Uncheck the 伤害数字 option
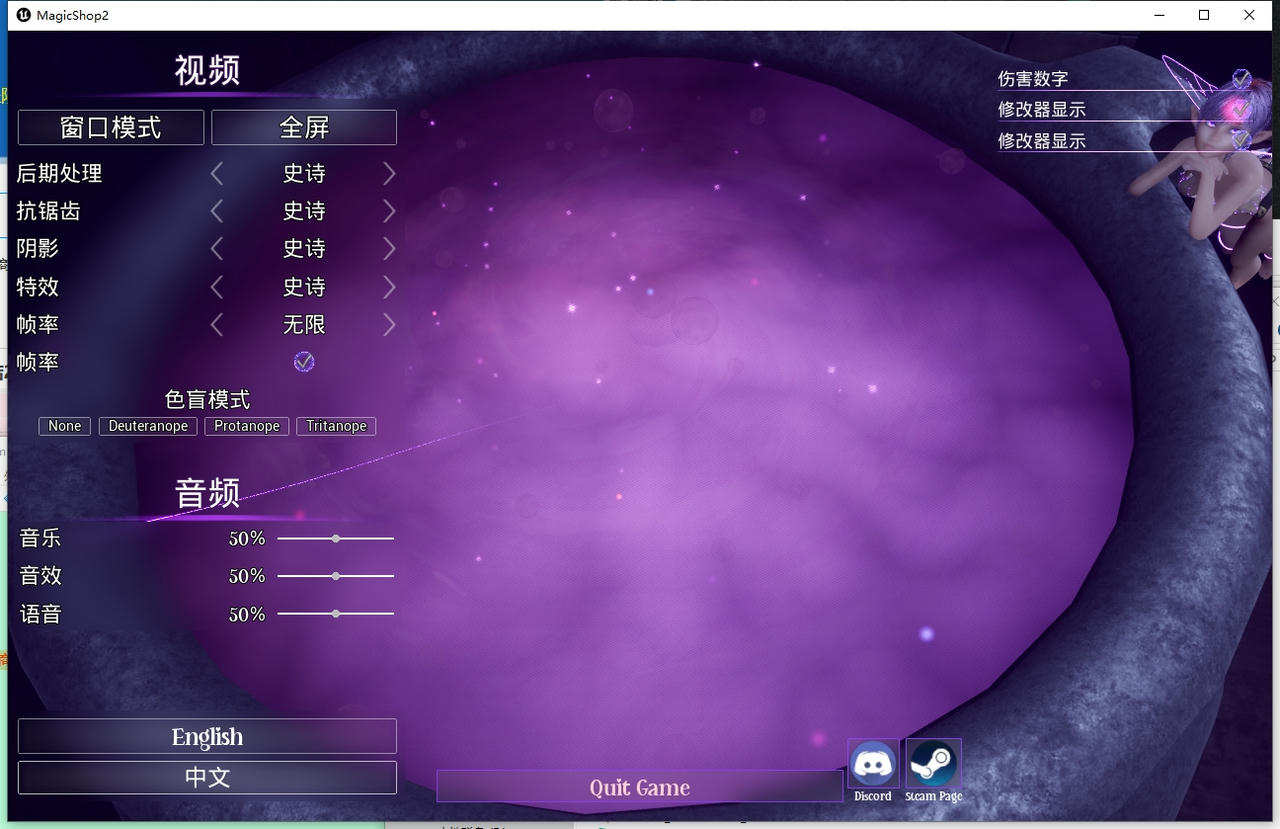Viewport: 1280px width, 829px height. [1240, 78]
